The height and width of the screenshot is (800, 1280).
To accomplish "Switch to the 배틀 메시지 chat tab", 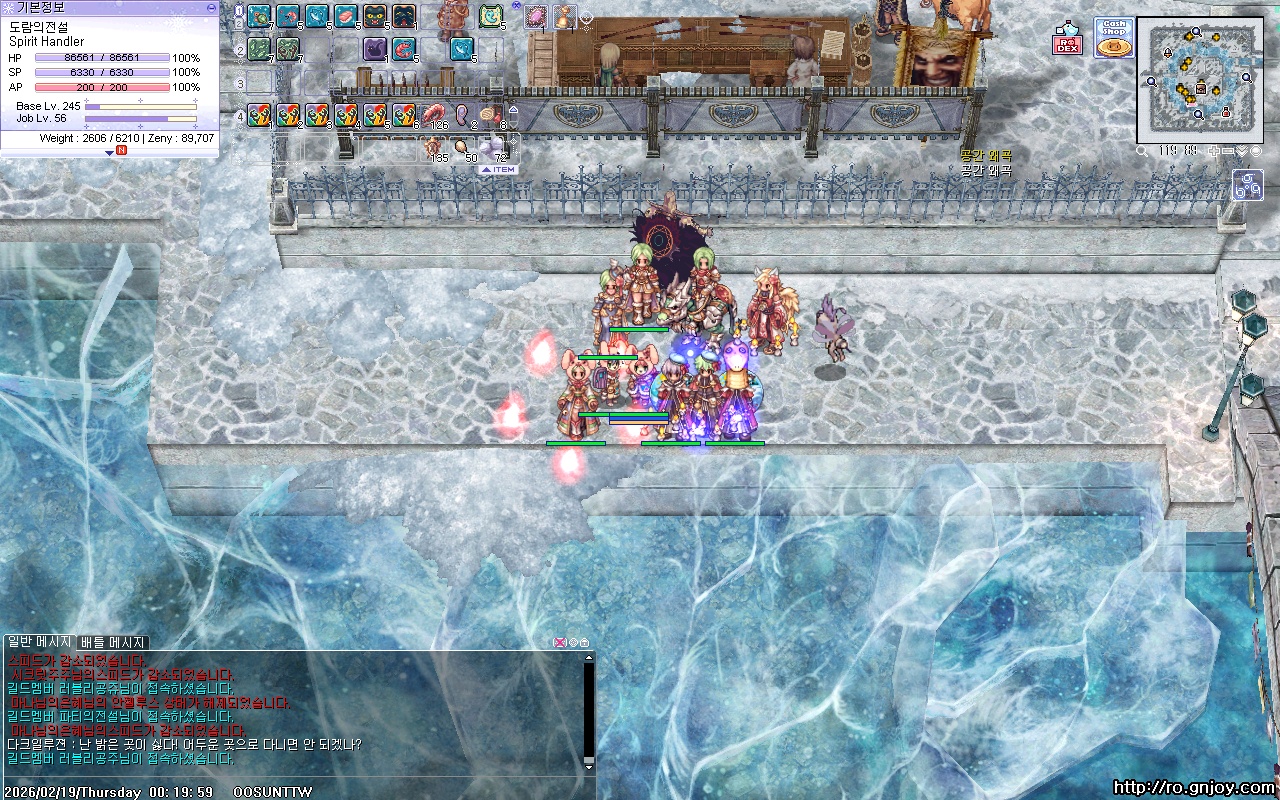I will coord(113,642).
